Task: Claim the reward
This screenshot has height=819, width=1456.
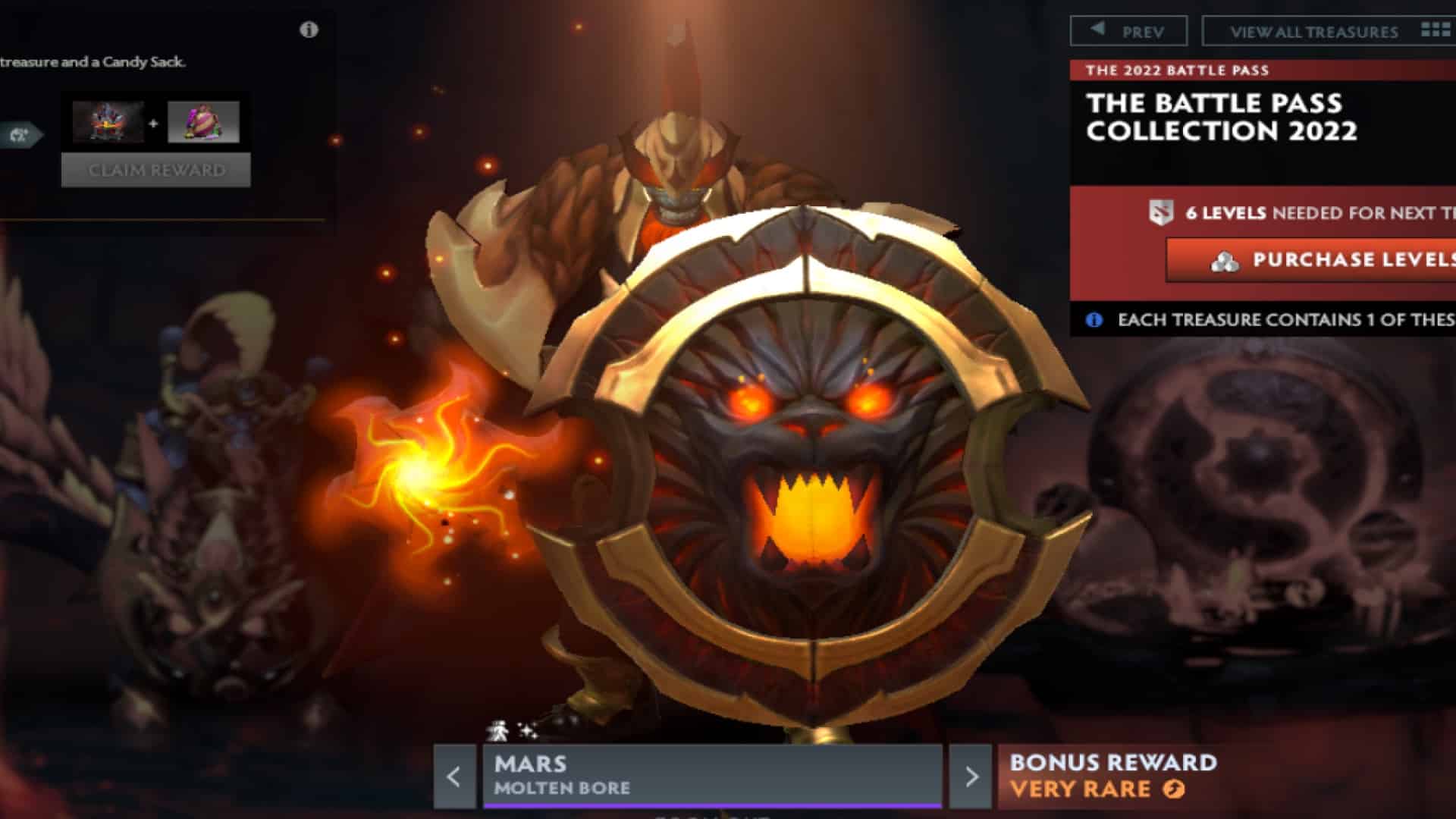Action: coord(156,170)
